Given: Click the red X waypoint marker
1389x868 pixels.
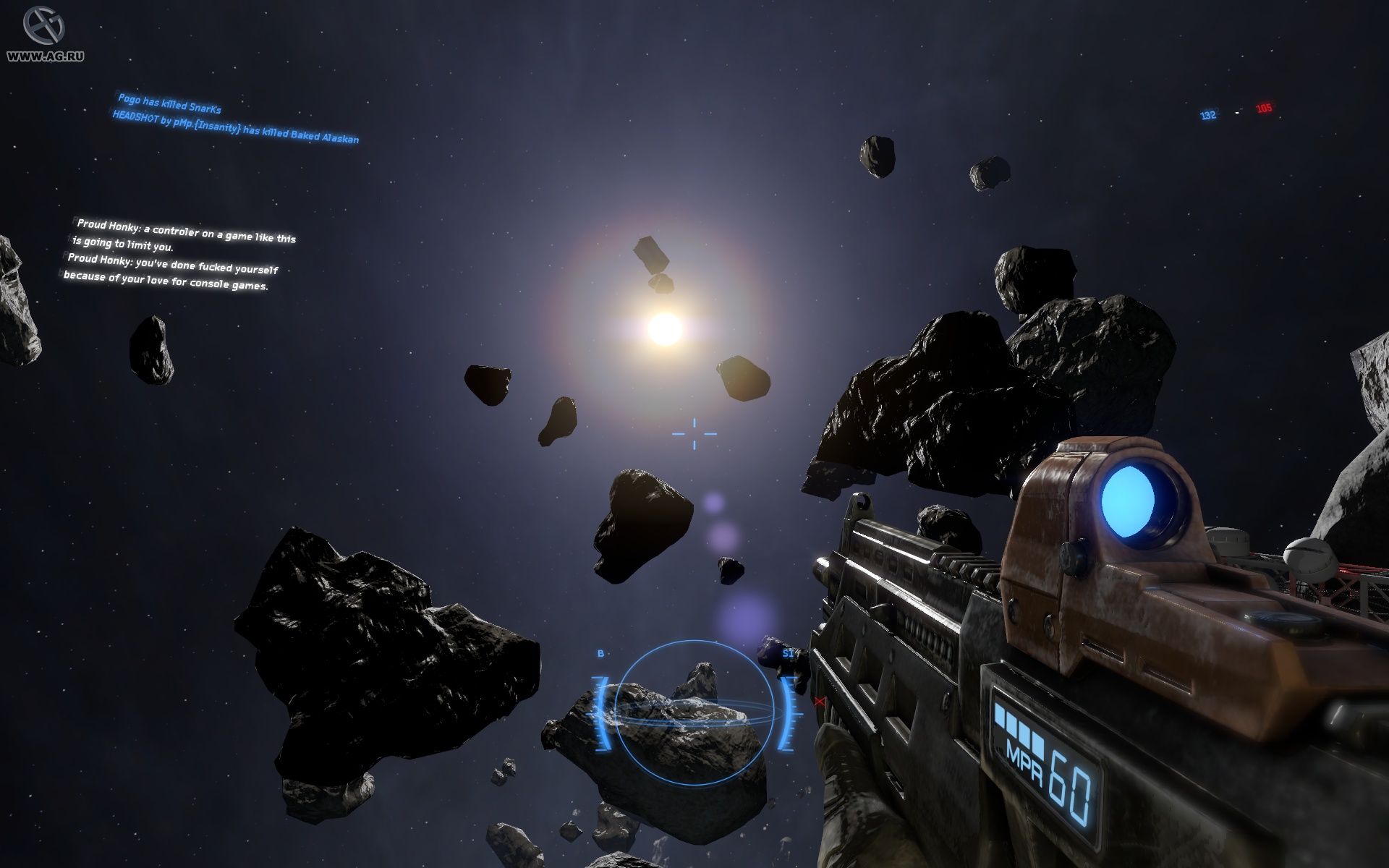Looking at the screenshot, I should [818, 700].
